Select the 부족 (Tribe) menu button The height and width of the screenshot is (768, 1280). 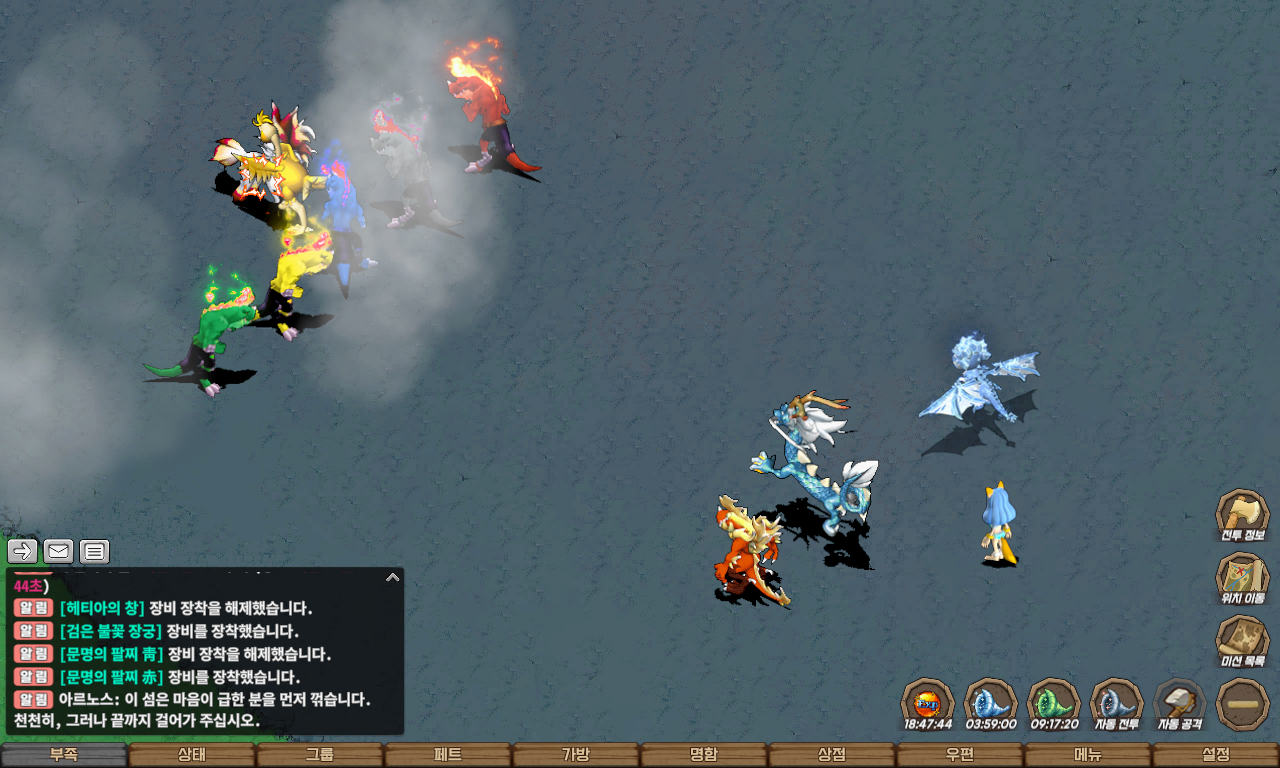64,755
